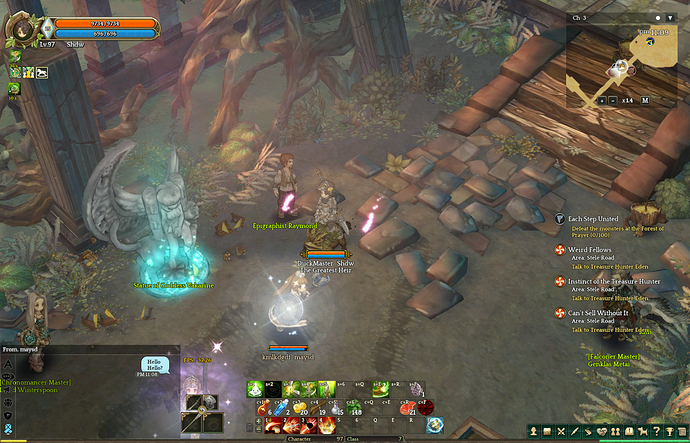
Task: Open the Hello chat bubble from mayad
Action: pos(154,364)
